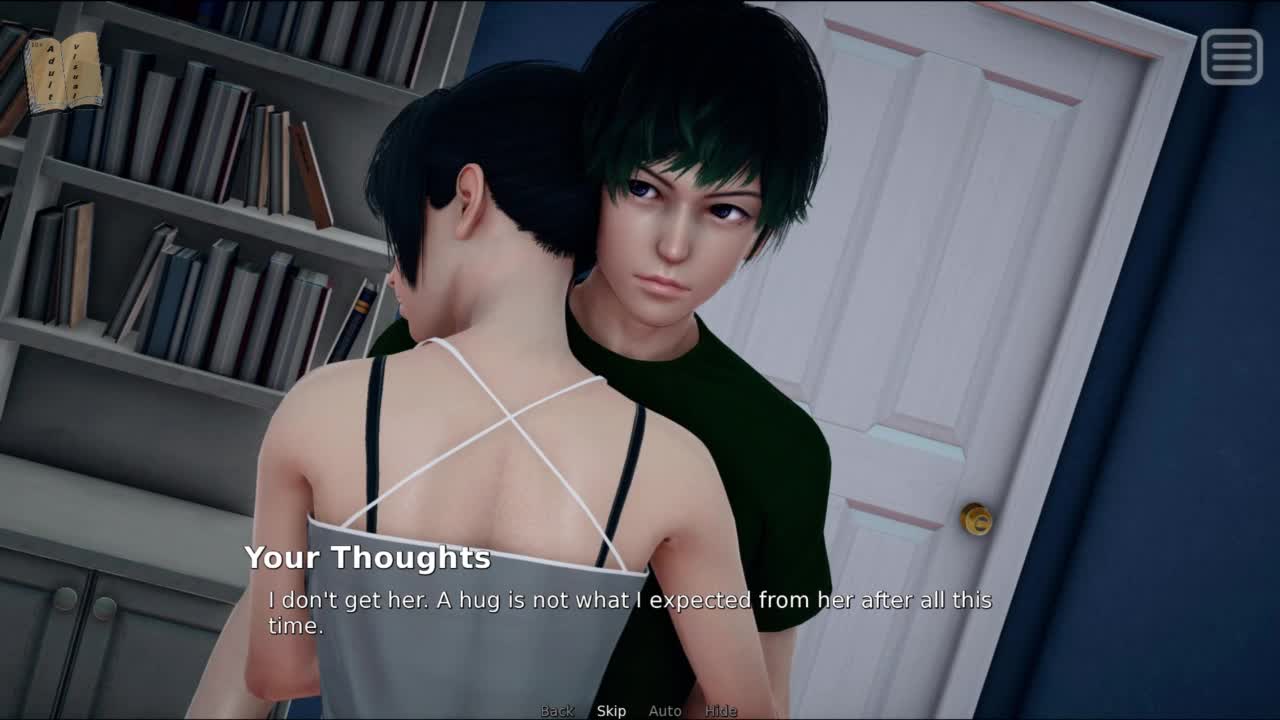Hide the dialogue interface
Image resolution: width=1280 pixels, height=720 pixels.
[720, 711]
